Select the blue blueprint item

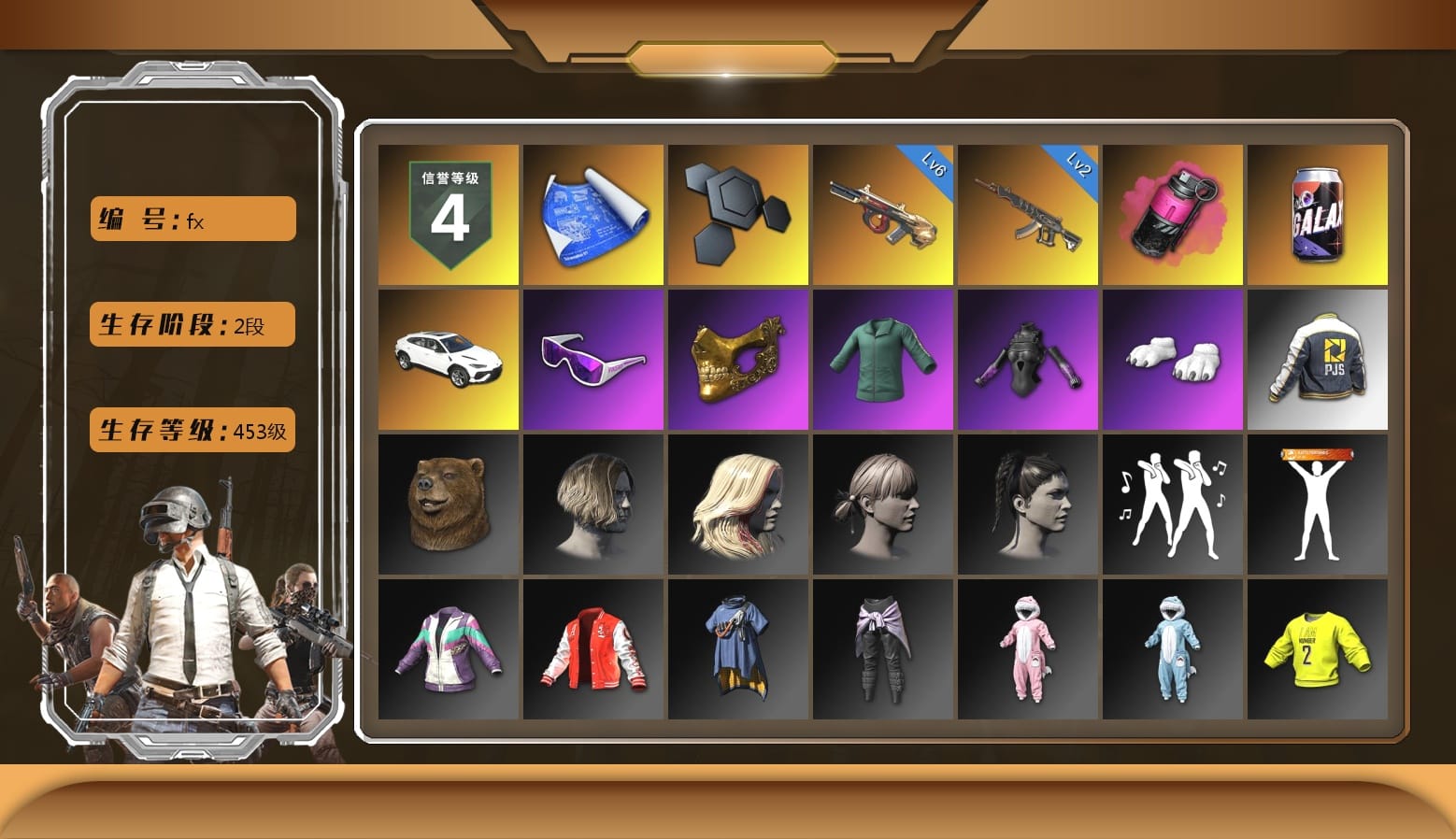[x=592, y=213]
